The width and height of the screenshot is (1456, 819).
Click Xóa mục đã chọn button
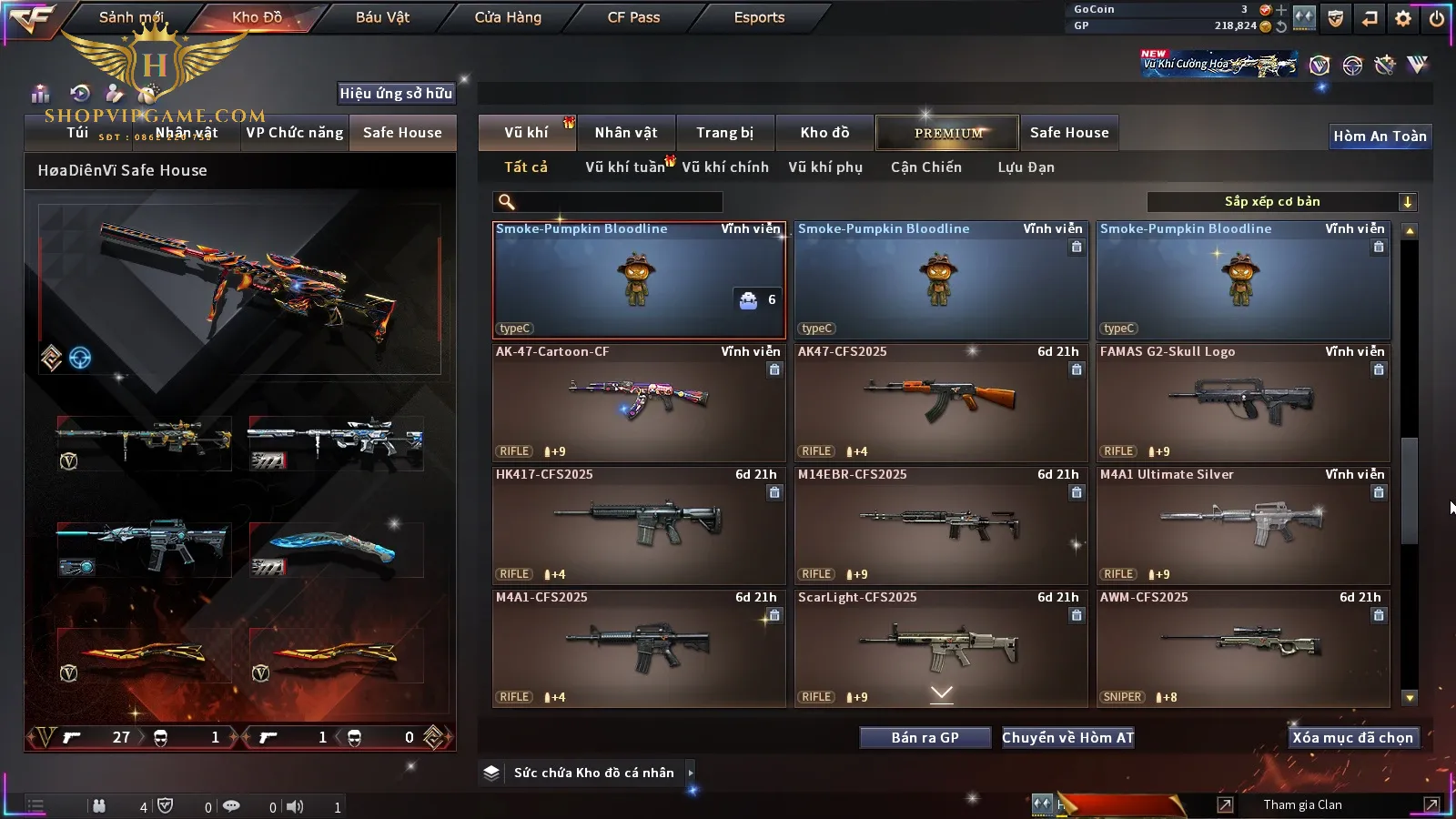click(1352, 738)
